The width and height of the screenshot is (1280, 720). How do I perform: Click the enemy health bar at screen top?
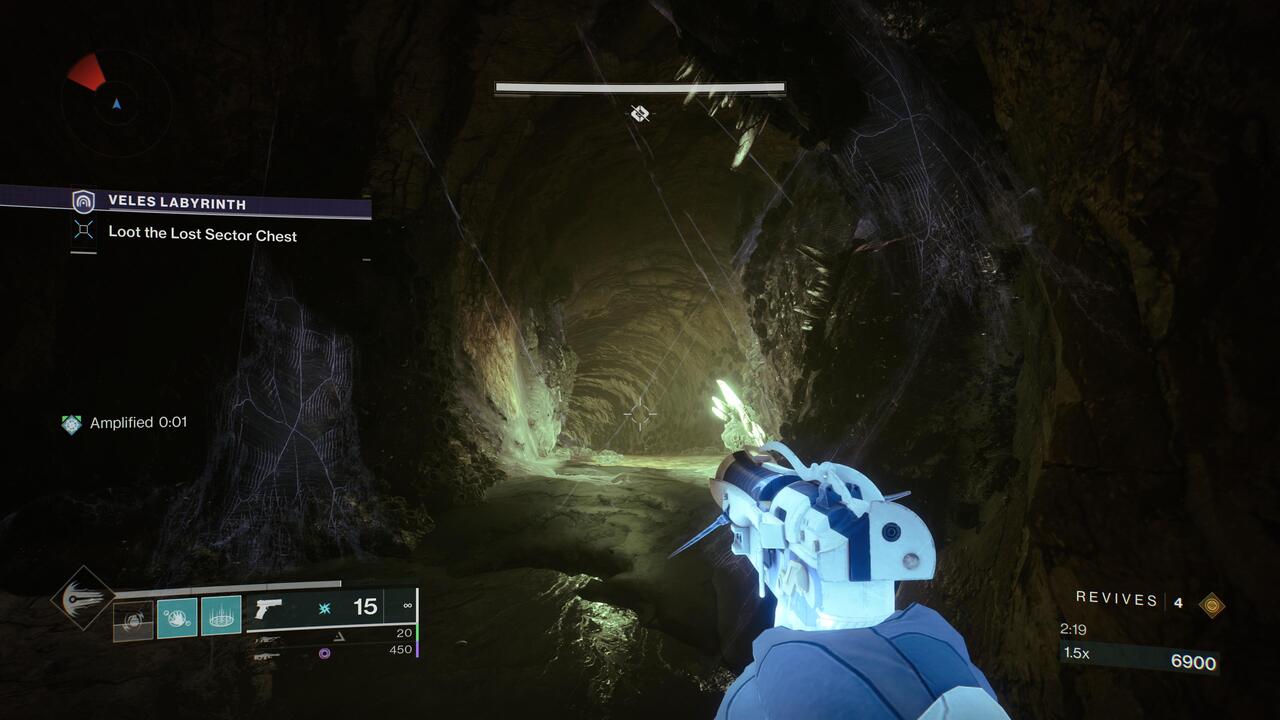(640, 89)
